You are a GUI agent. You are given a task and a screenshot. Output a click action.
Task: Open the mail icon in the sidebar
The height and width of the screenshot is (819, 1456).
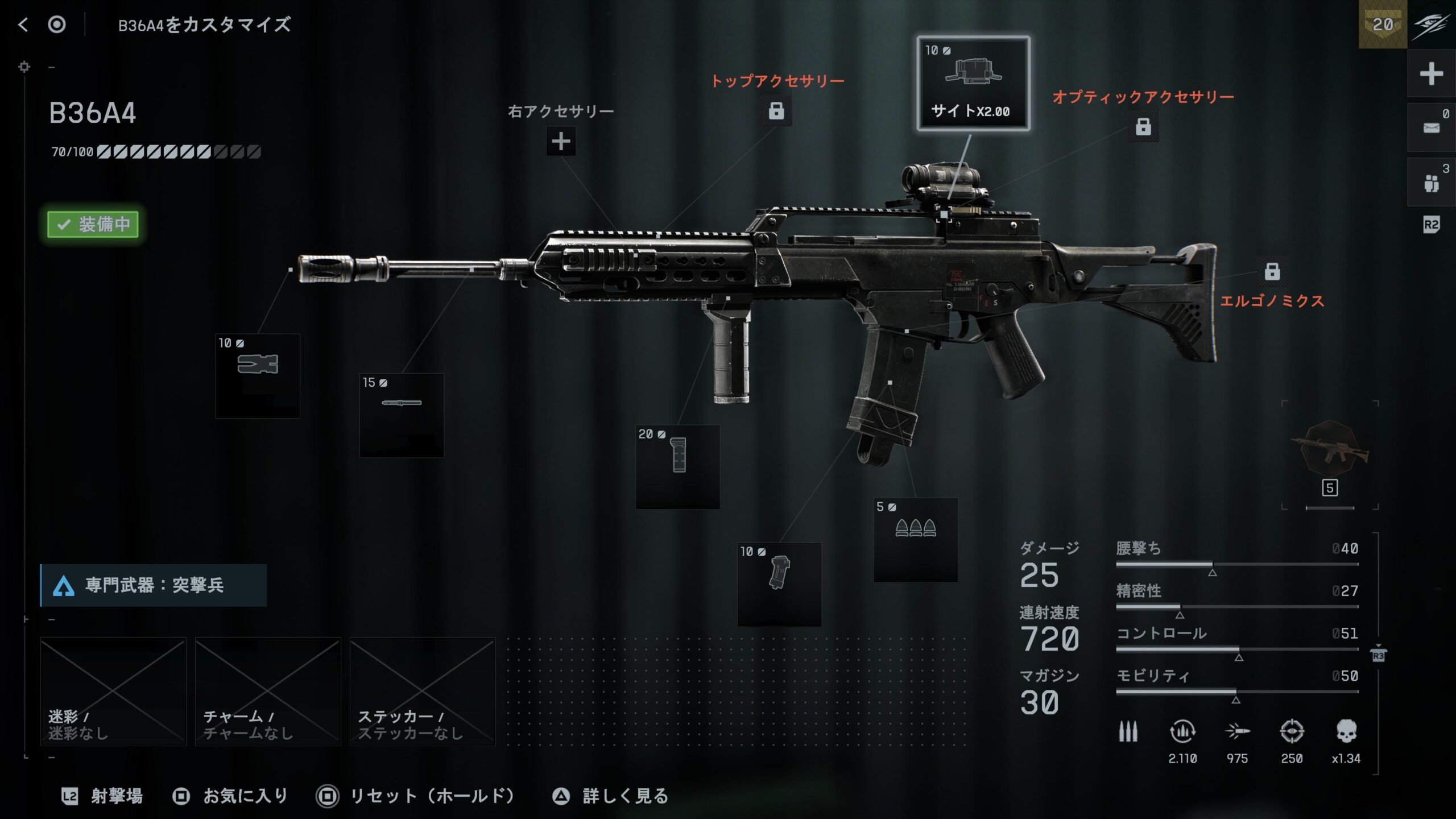[x=1431, y=128]
